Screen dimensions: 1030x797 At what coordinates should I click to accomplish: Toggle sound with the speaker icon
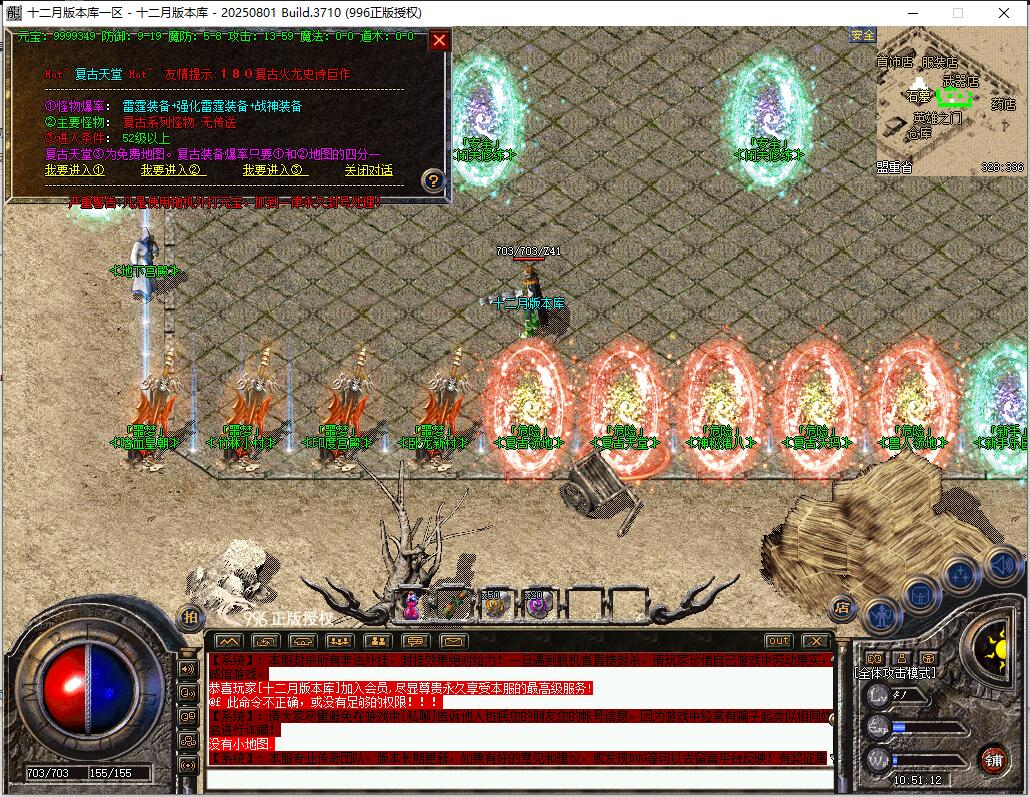pyautogui.click(x=1002, y=566)
